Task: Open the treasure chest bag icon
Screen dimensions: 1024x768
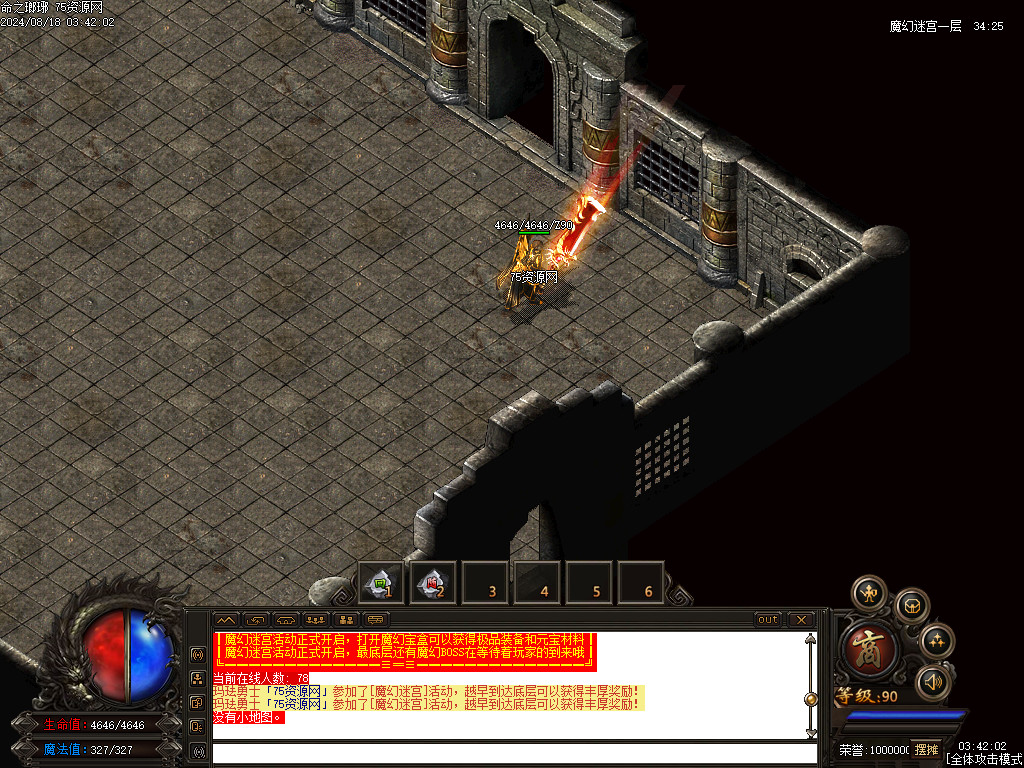Action: coord(912,605)
